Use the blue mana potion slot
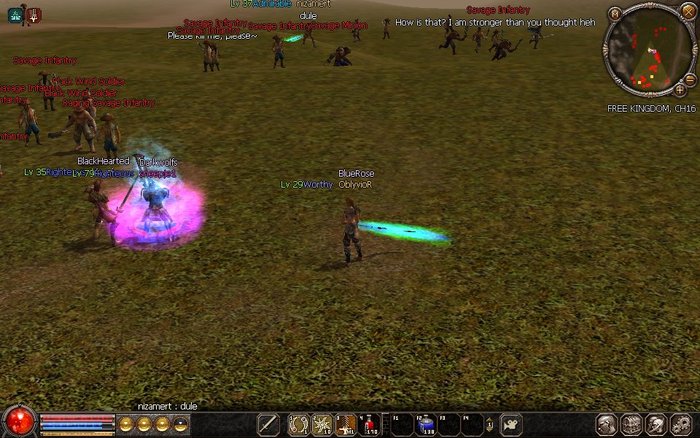The width and height of the screenshot is (700, 438). (x=426, y=425)
